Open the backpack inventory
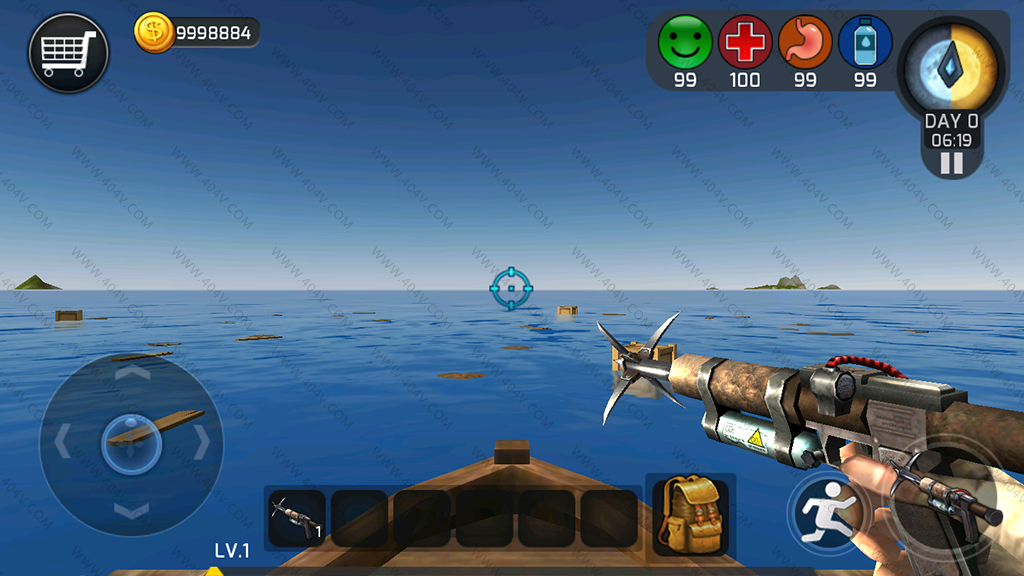 (690, 513)
